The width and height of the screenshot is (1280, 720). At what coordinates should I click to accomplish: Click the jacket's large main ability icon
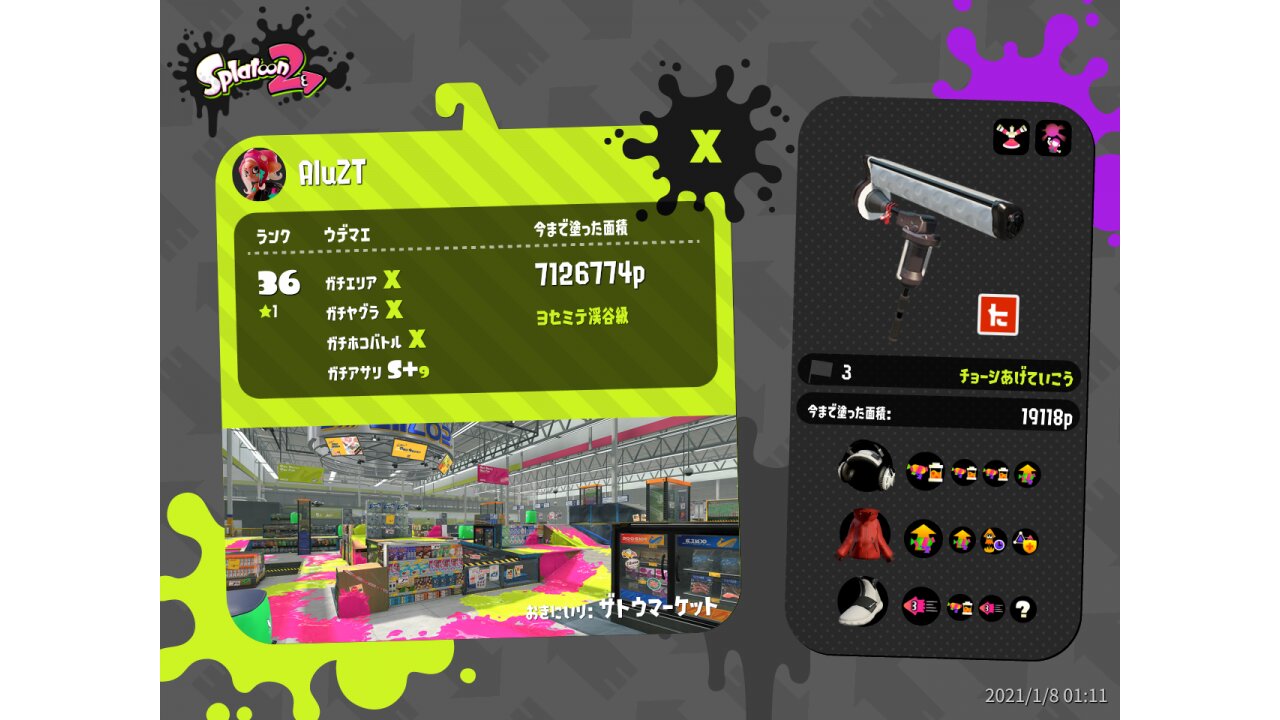(924, 539)
